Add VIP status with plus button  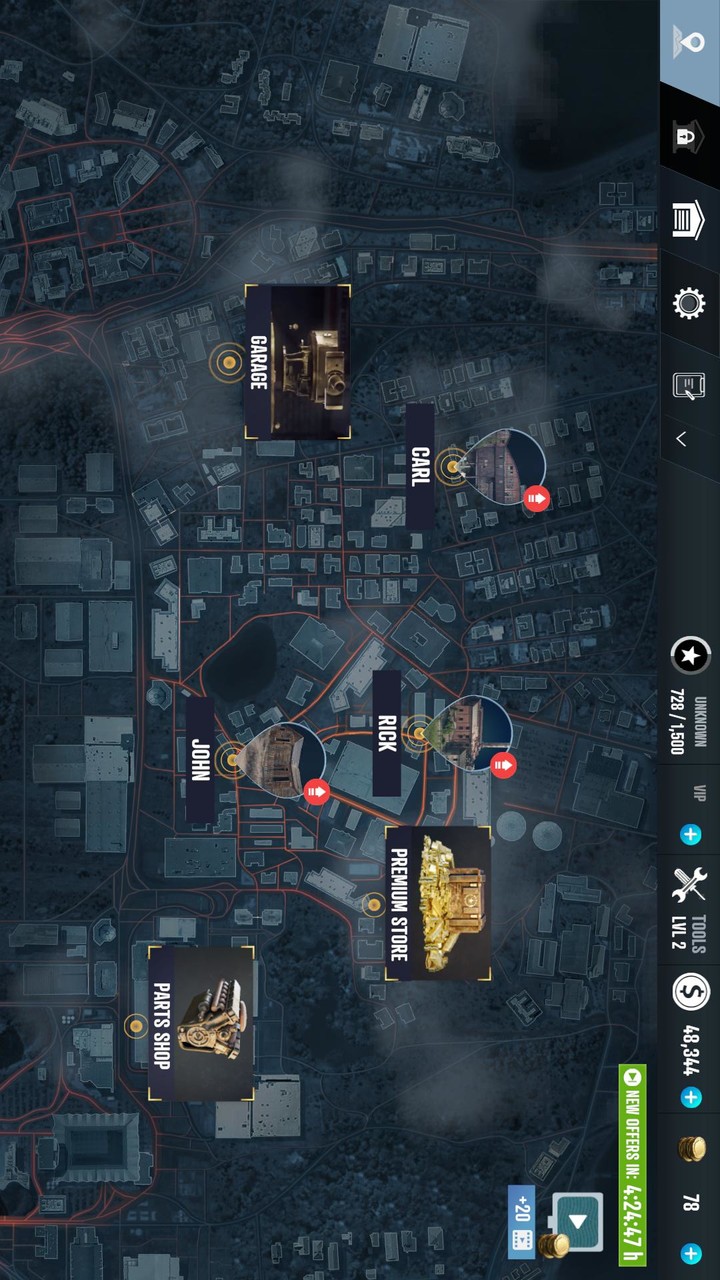pos(690,834)
